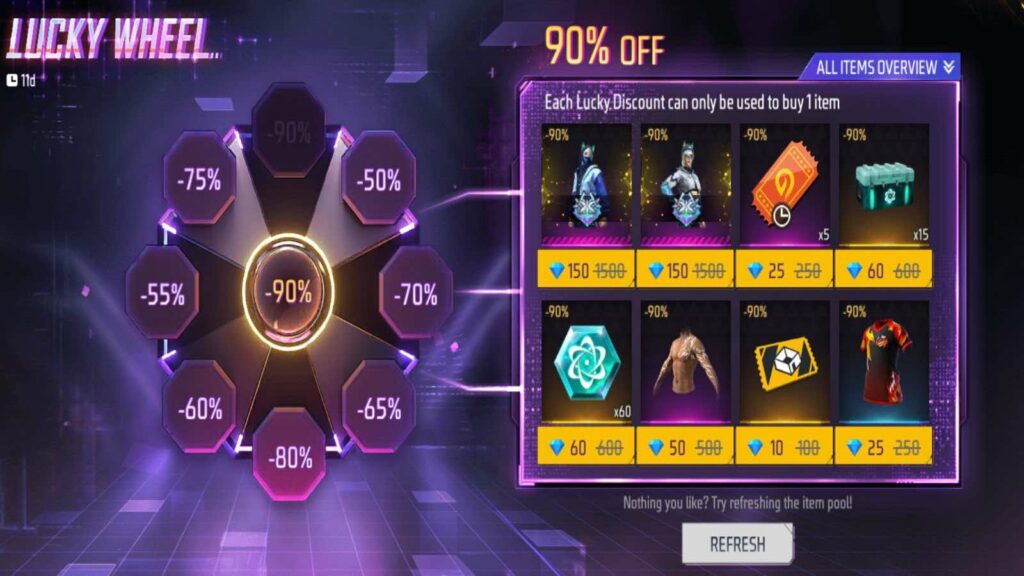The height and width of the screenshot is (576, 1024).
Task: Buy the orange ticket voucher x5
Action: click(785, 186)
